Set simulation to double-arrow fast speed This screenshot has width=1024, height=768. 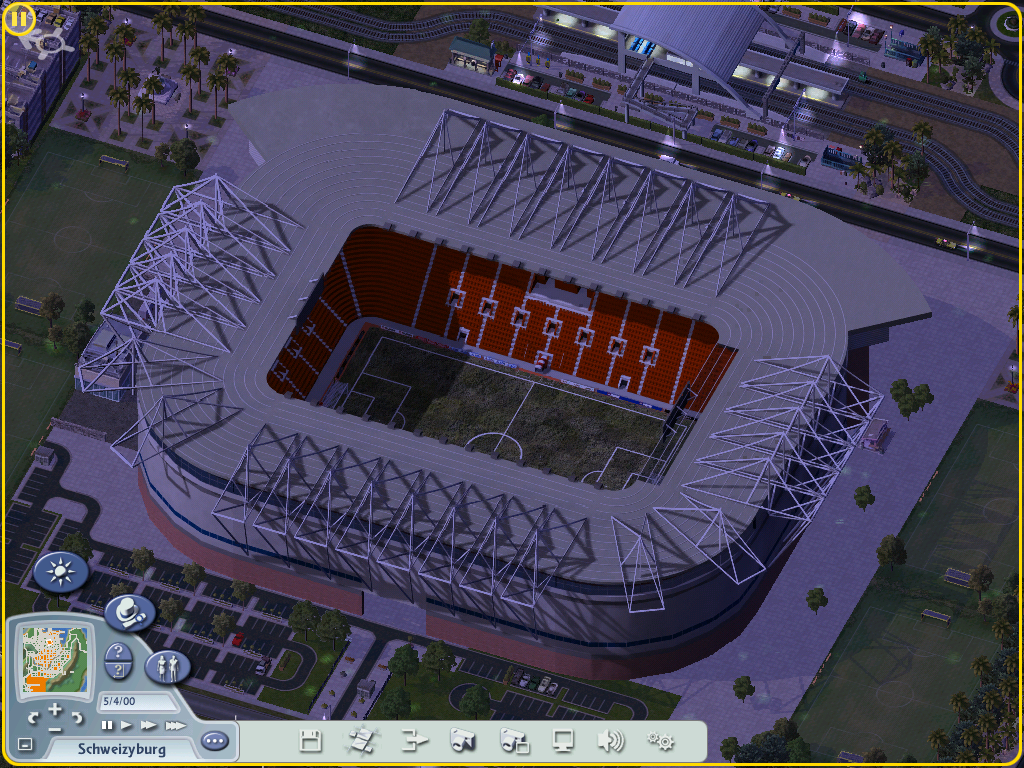coord(149,725)
